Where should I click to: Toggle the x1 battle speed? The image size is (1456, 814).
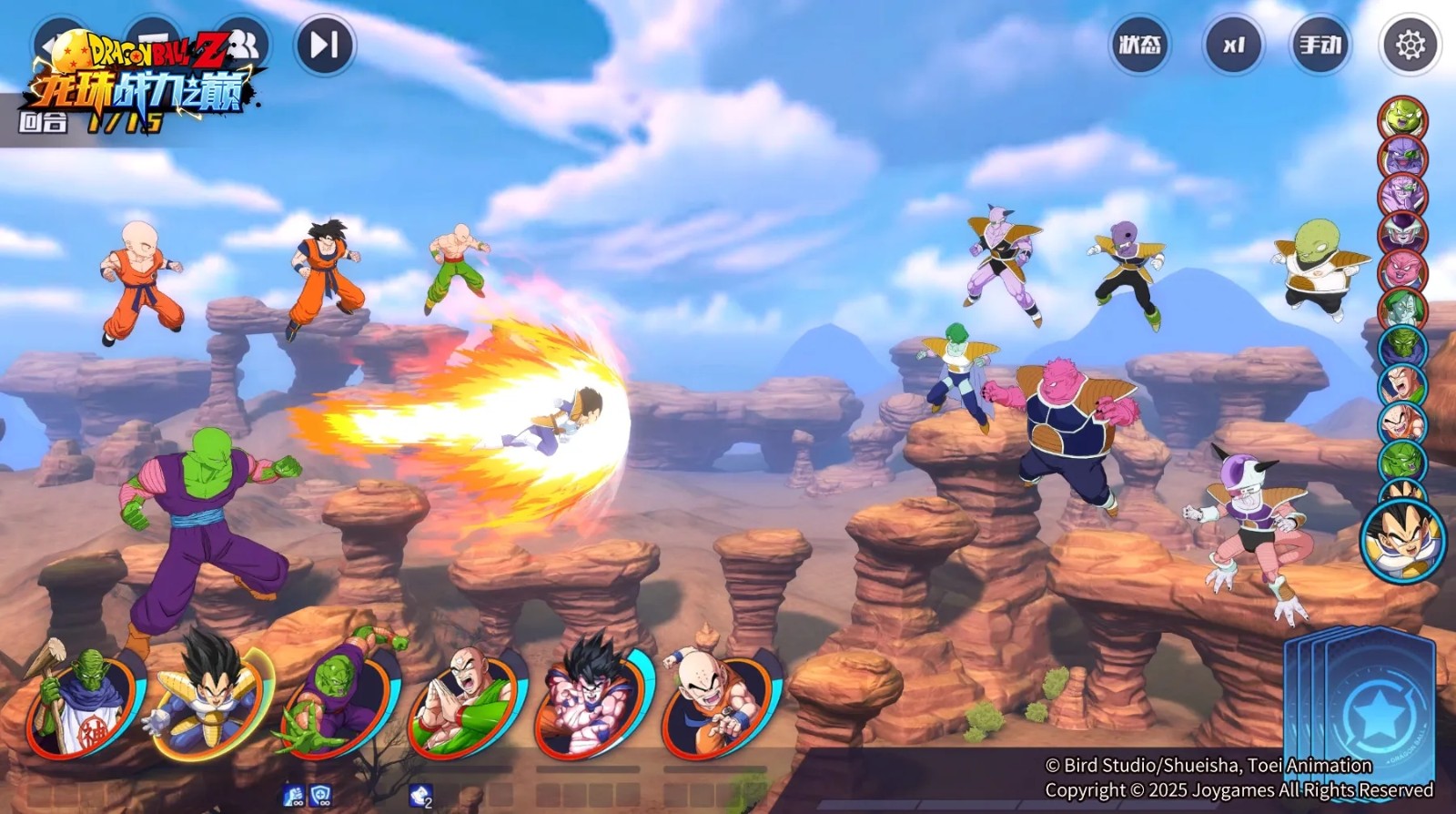(x=1233, y=45)
